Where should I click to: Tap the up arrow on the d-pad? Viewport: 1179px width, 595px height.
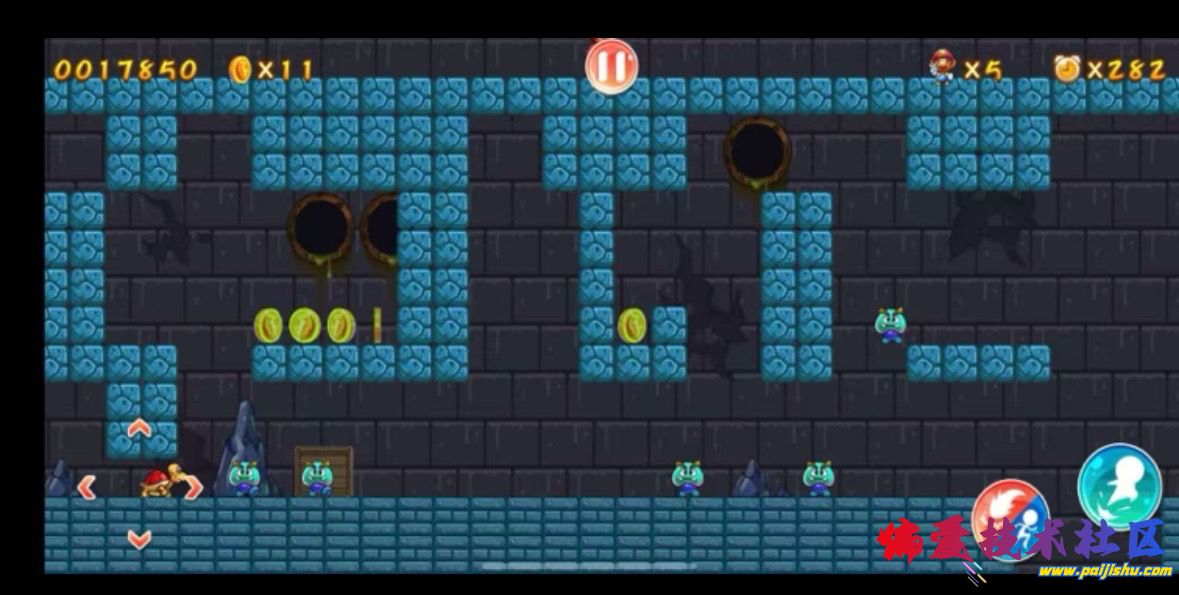139,429
